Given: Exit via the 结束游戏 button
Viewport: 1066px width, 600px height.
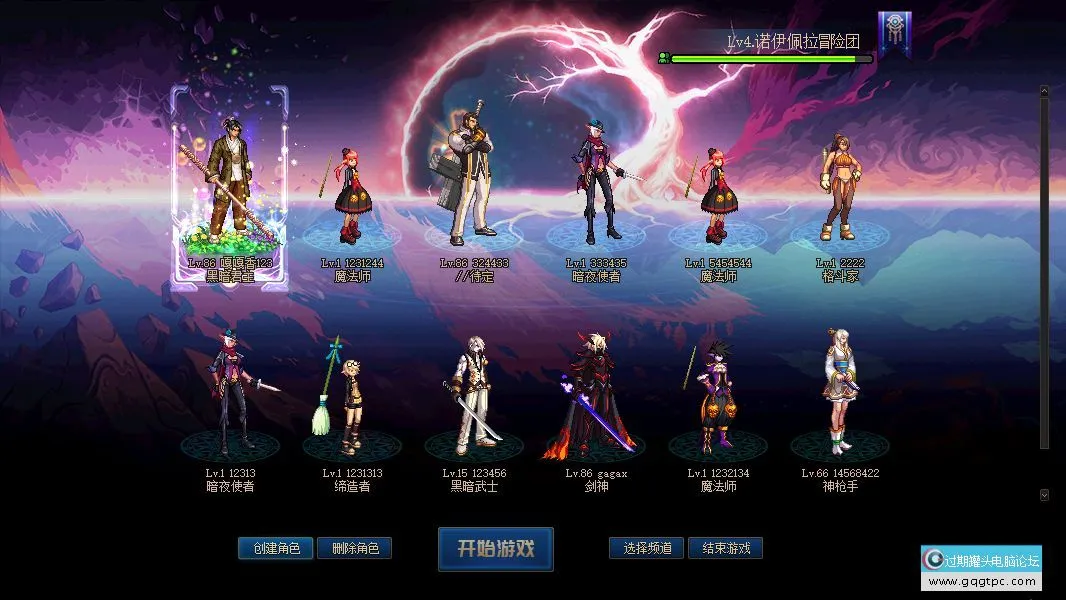Looking at the screenshot, I should [x=725, y=548].
